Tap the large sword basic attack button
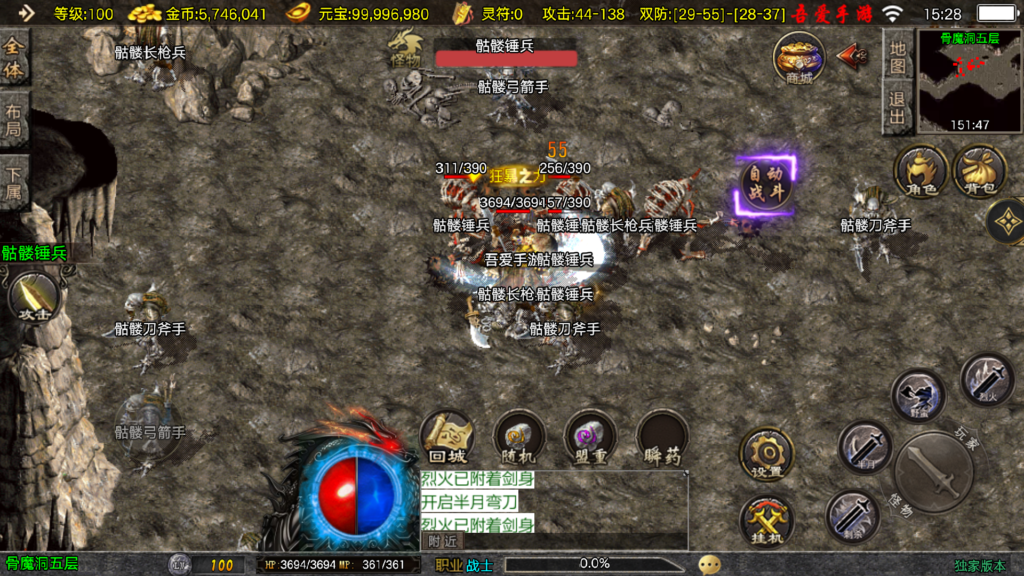This screenshot has width=1024, height=576. click(932, 472)
